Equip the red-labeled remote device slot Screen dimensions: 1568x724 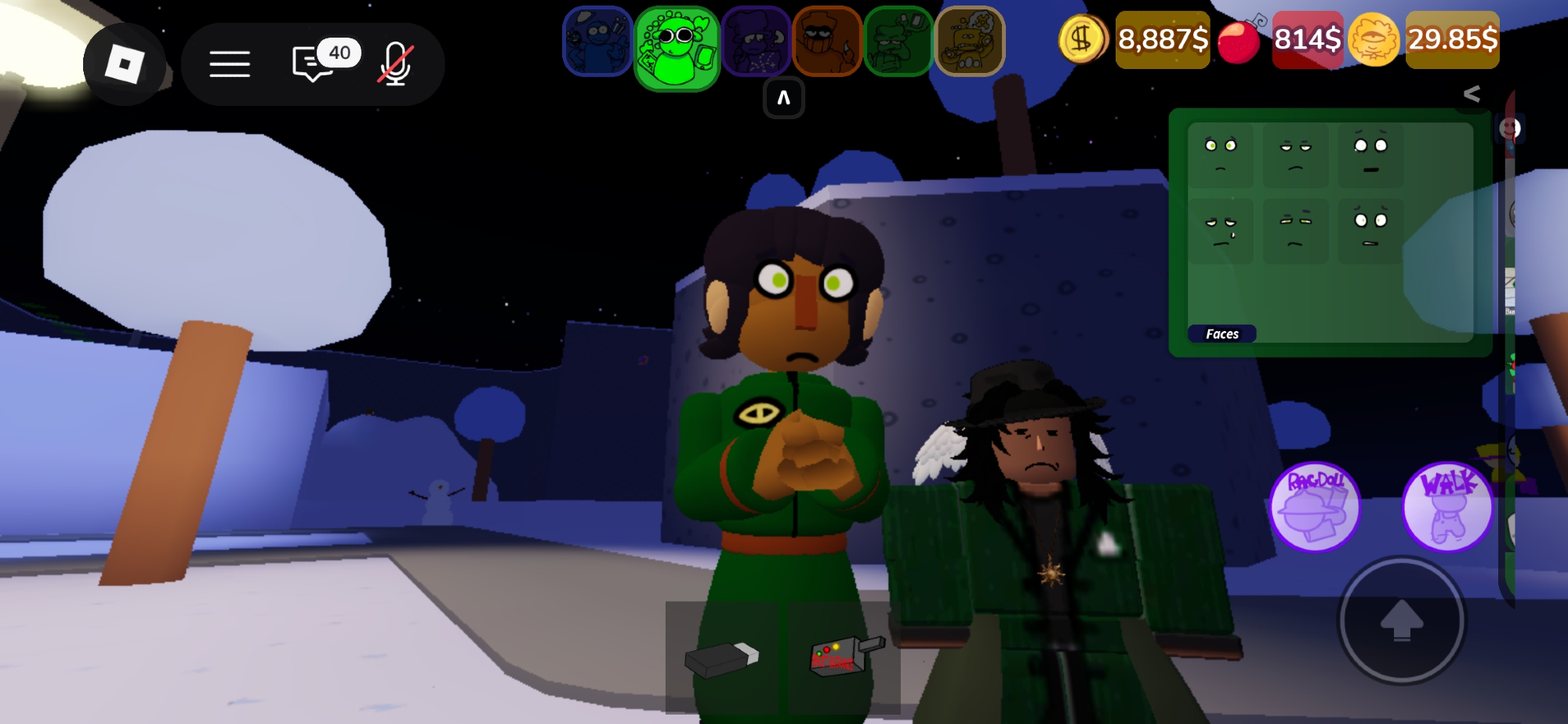click(x=844, y=656)
